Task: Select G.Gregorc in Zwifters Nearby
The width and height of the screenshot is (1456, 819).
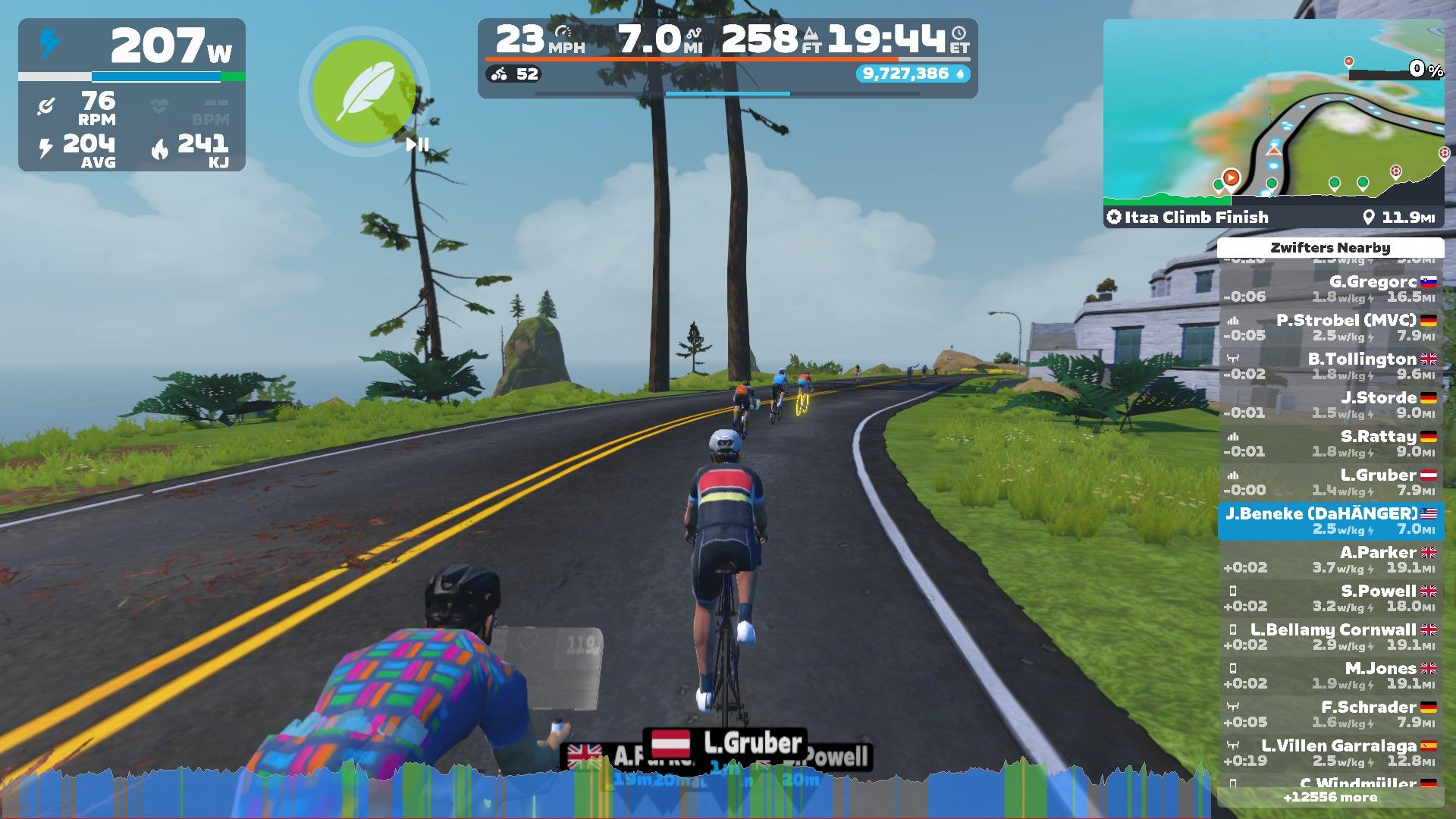Action: pos(1330,289)
